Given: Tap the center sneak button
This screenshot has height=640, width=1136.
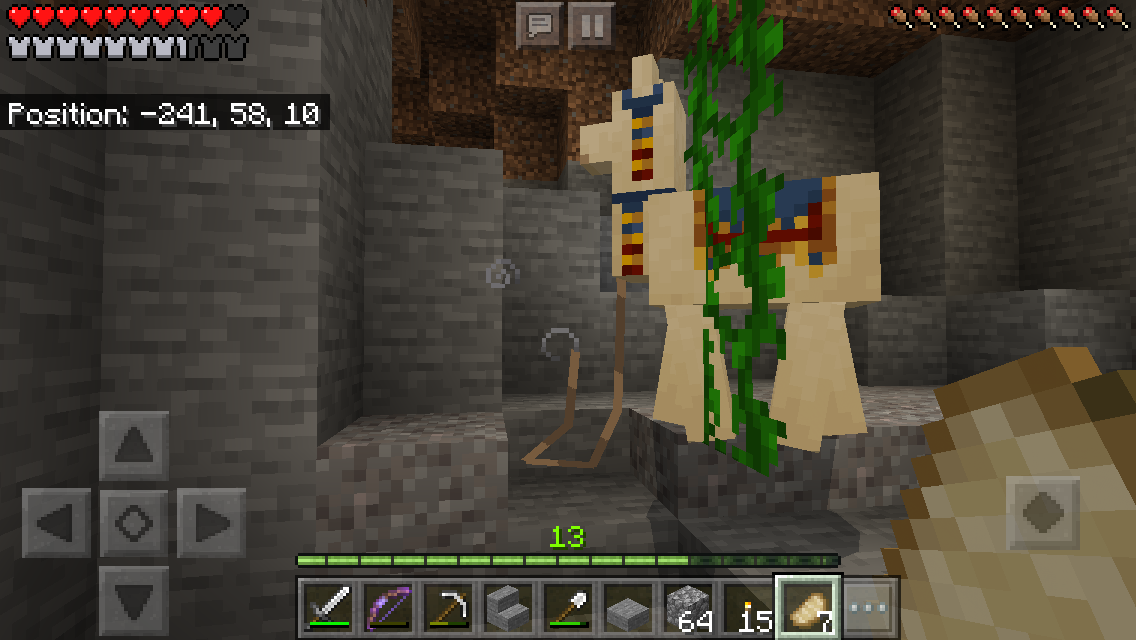Looking at the screenshot, I should point(134,522).
